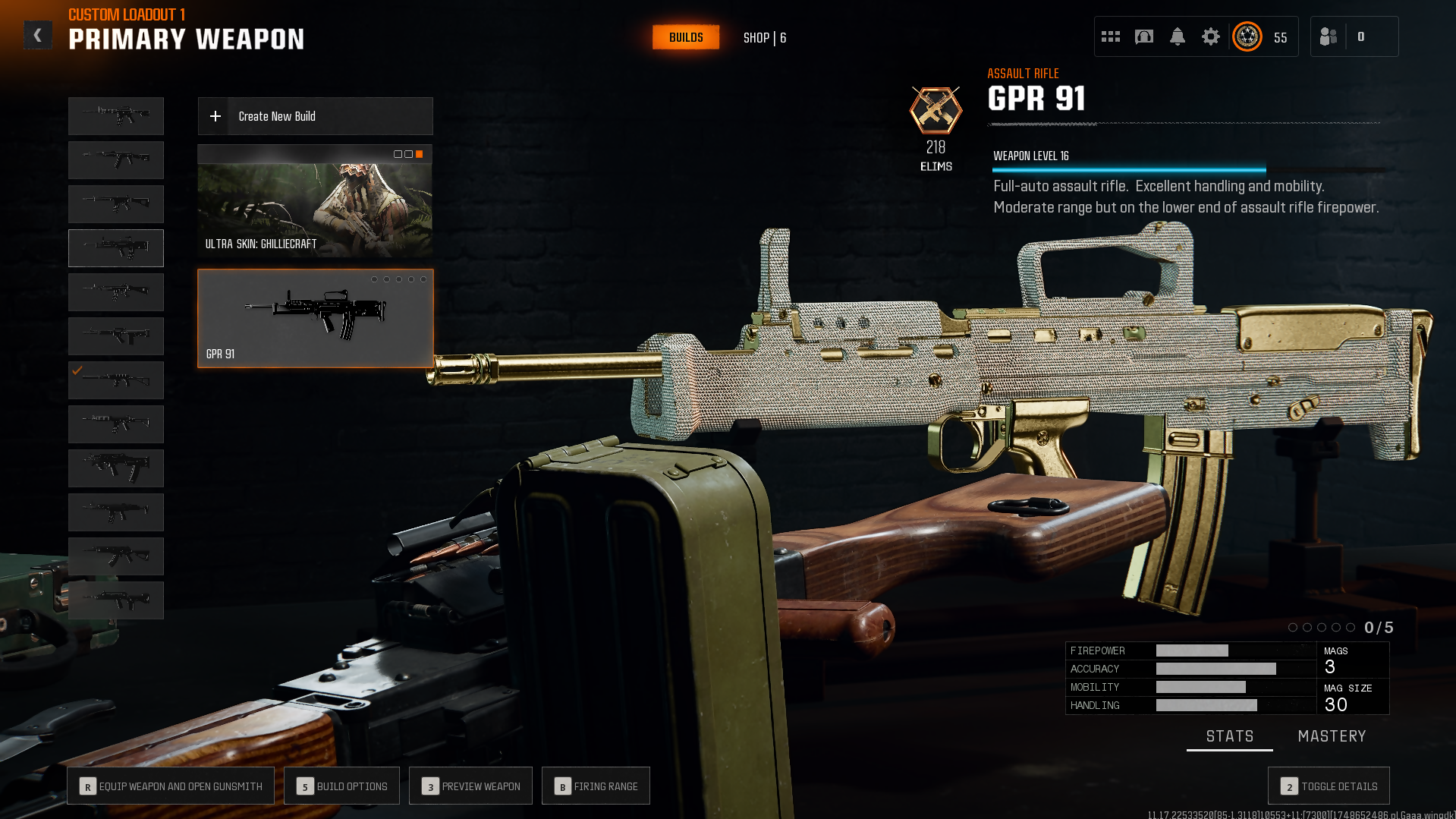Toggle weapon details
This screenshot has width=1456, height=819.
(x=1329, y=786)
